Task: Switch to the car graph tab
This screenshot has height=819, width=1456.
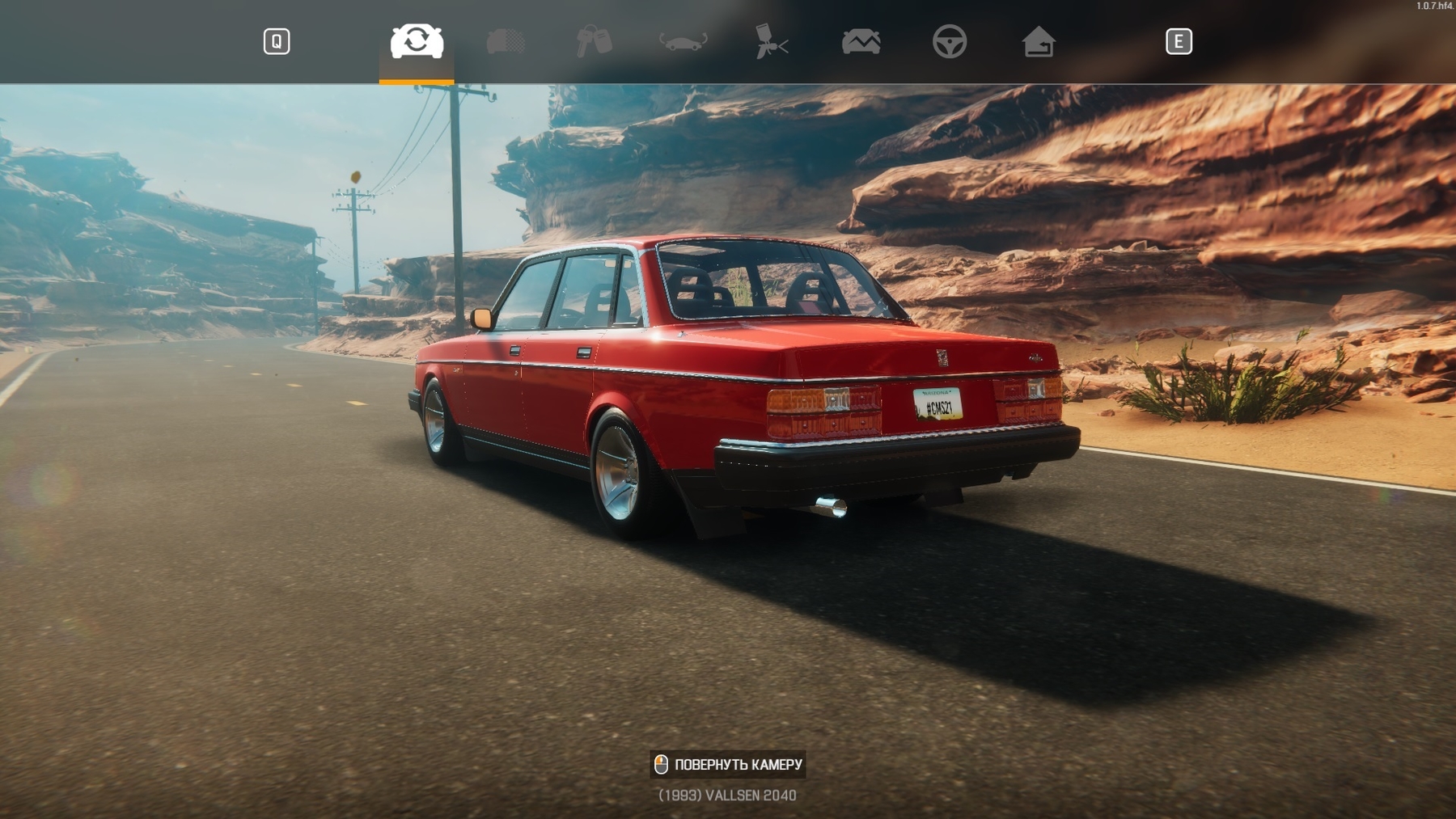Action: click(861, 41)
